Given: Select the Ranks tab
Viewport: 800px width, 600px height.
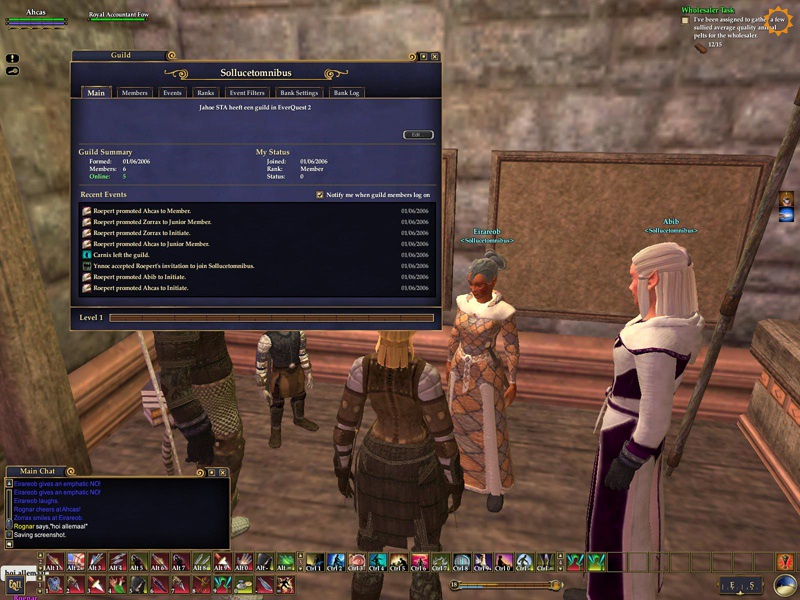Looking at the screenshot, I should tap(206, 93).
